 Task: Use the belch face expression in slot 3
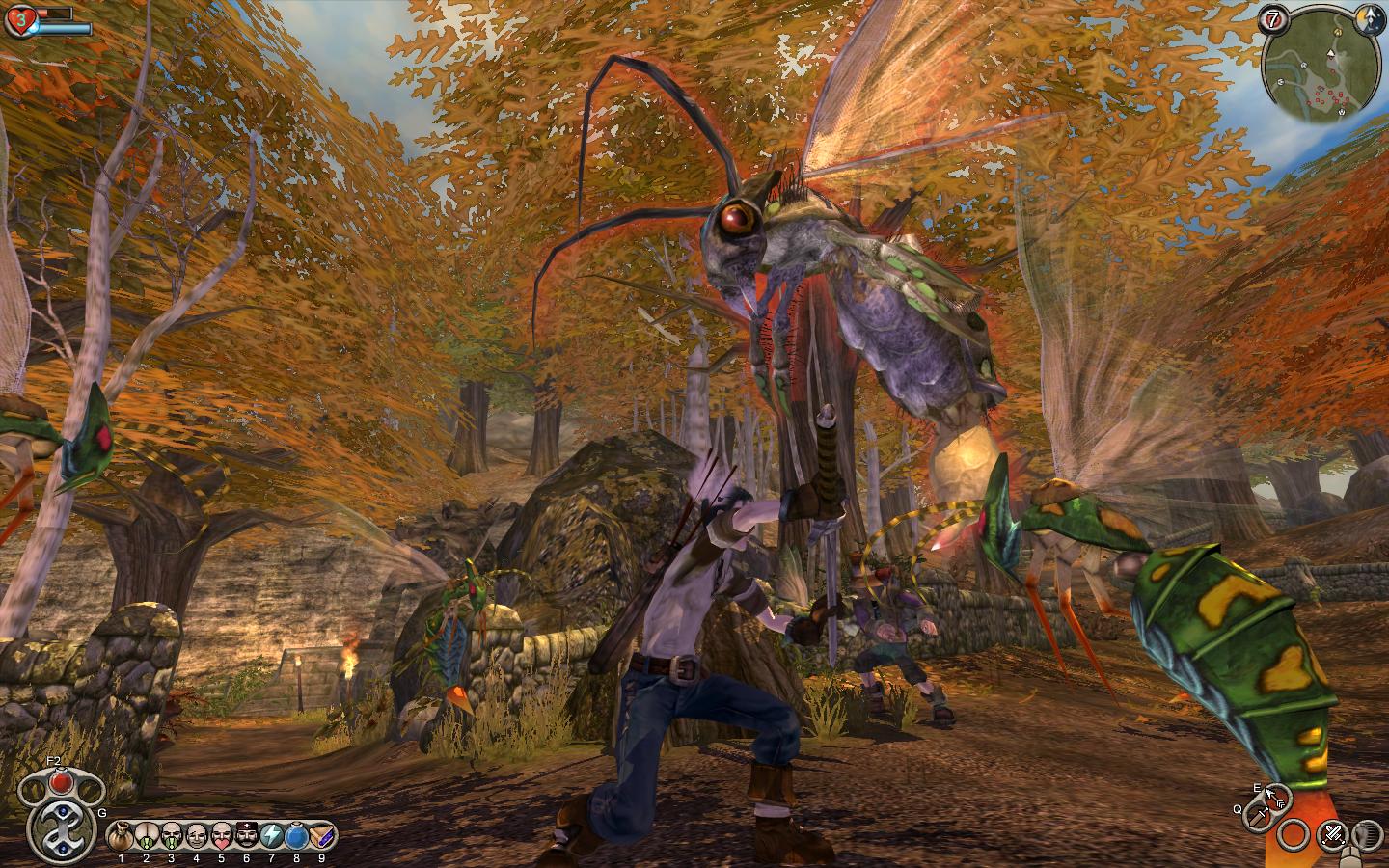[172, 834]
